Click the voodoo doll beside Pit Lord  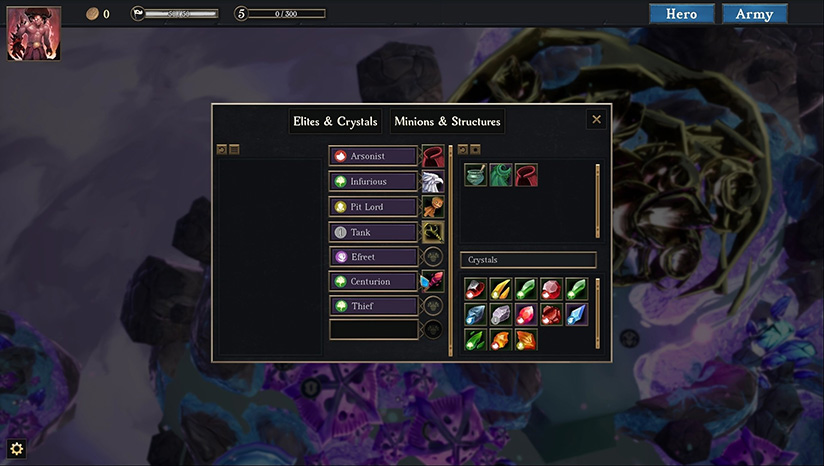coord(433,207)
